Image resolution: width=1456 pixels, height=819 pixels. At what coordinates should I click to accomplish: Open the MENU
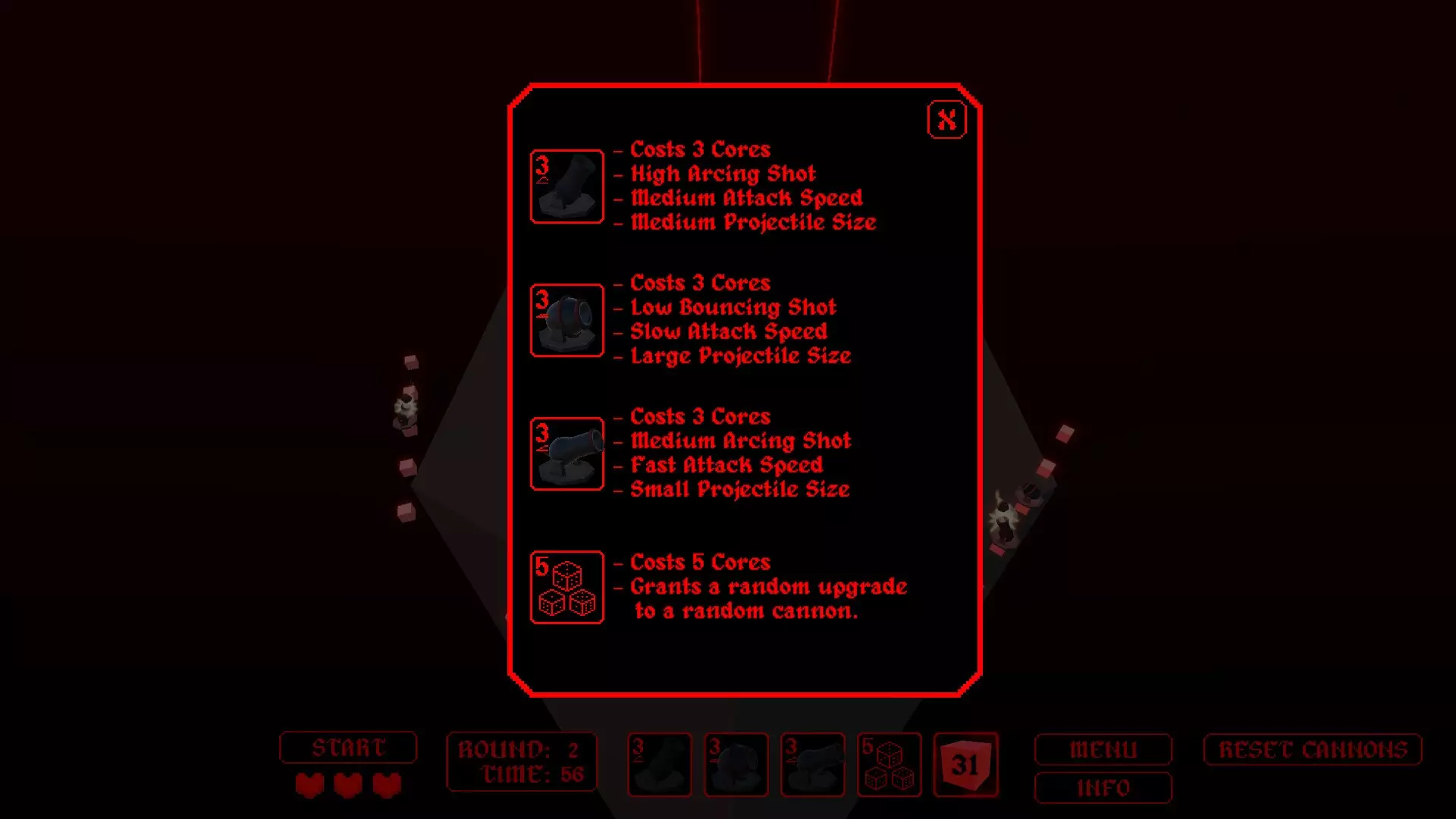[x=1103, y=749]
